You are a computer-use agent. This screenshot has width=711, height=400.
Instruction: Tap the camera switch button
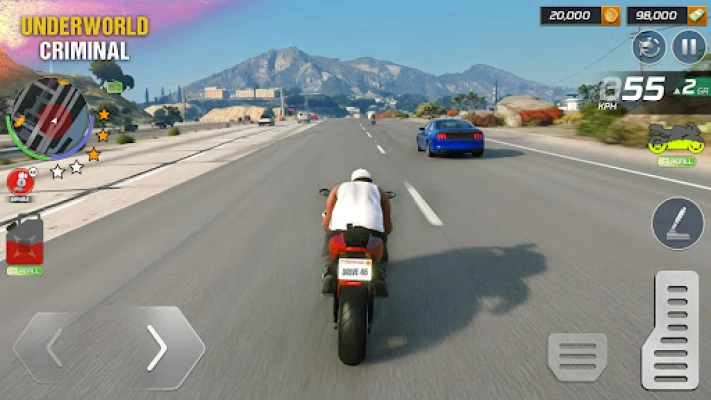(x=649, y=47)
